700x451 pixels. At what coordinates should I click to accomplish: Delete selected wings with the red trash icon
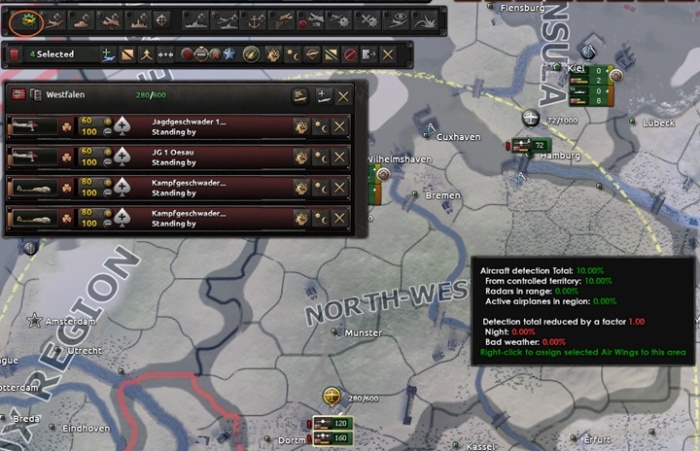[x=14, y=54]
